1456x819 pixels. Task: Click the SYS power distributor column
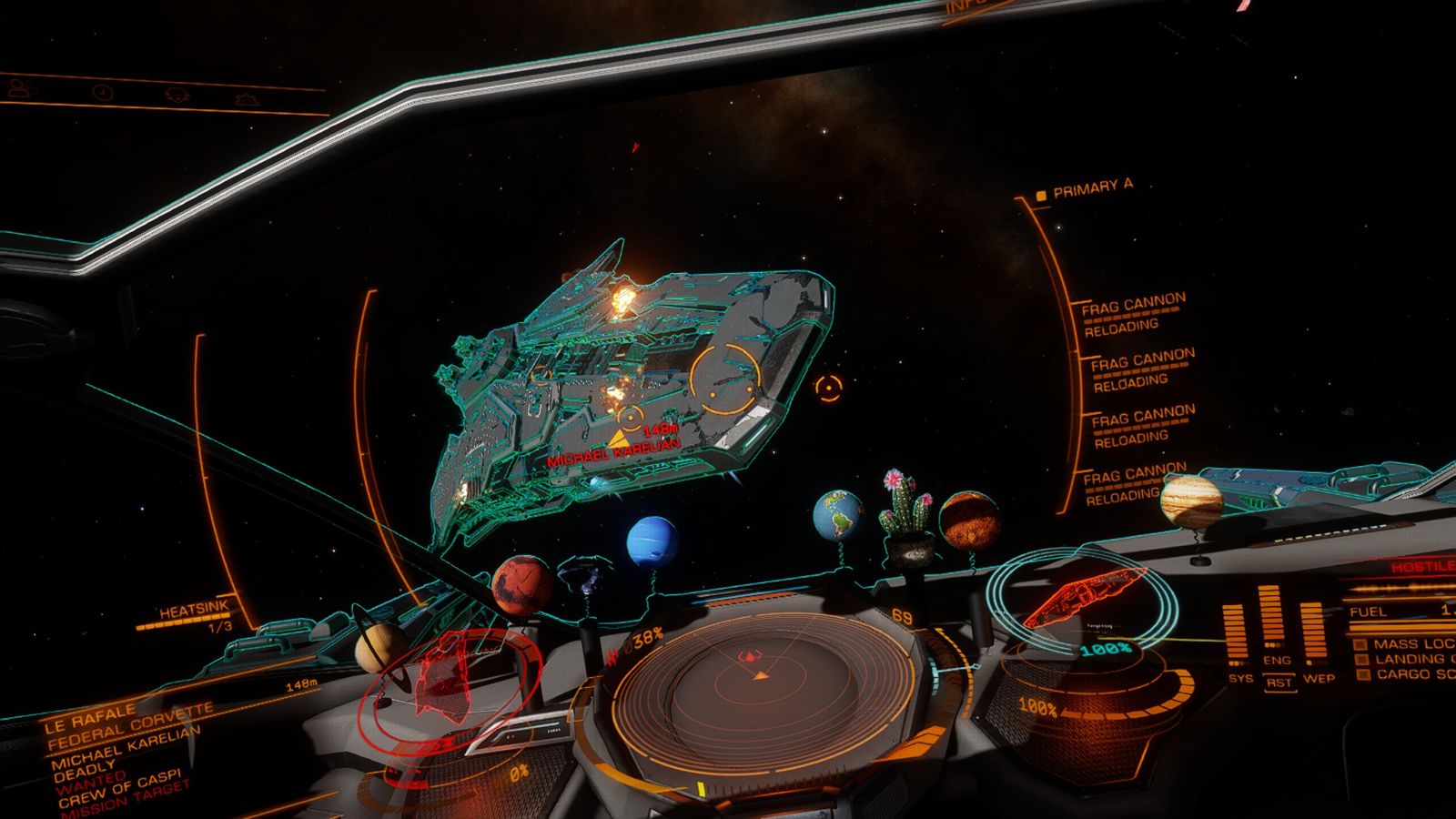(1236, 637)
